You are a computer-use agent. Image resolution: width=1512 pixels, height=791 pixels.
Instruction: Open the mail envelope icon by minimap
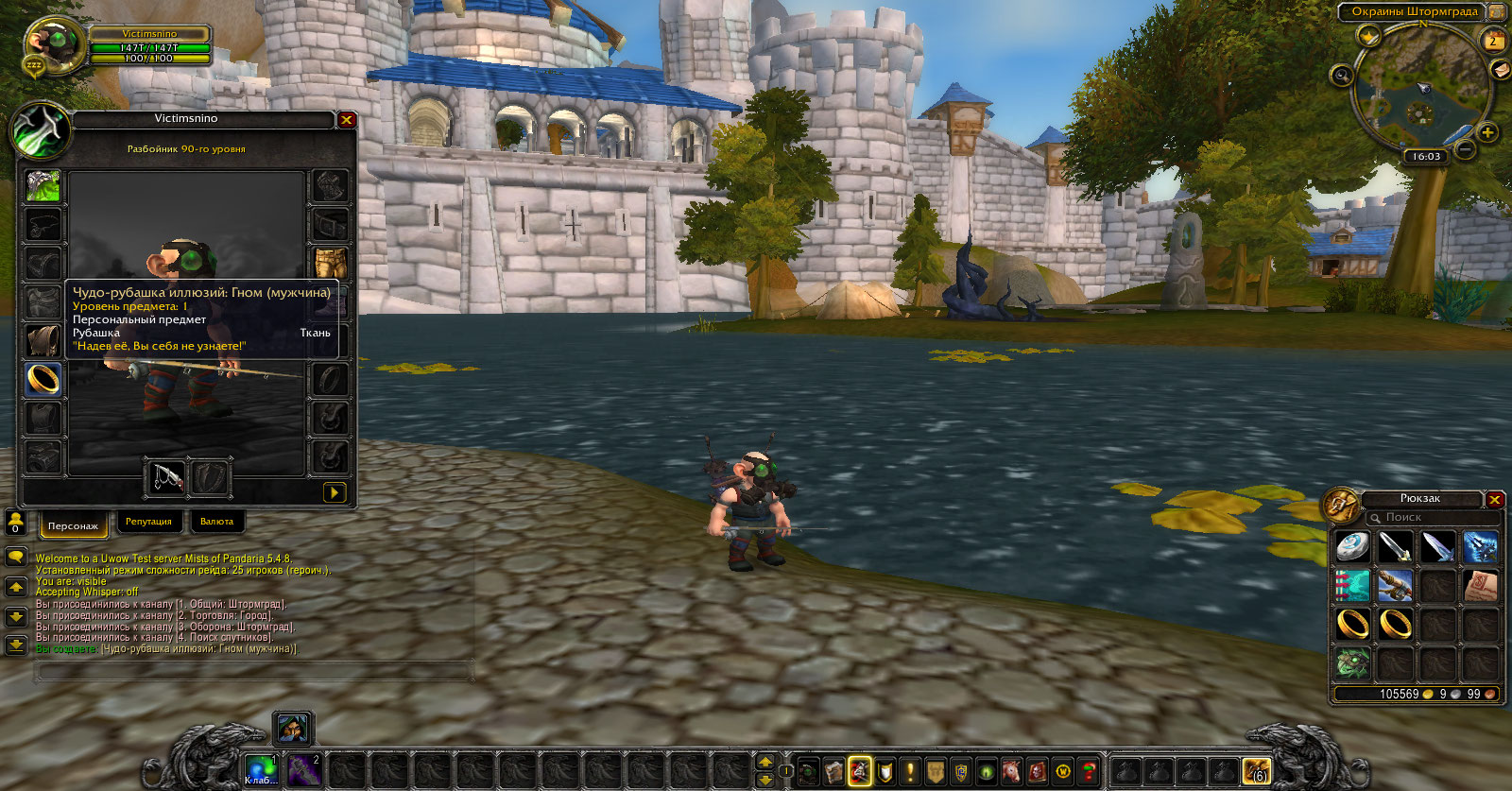coord(1500,70)
